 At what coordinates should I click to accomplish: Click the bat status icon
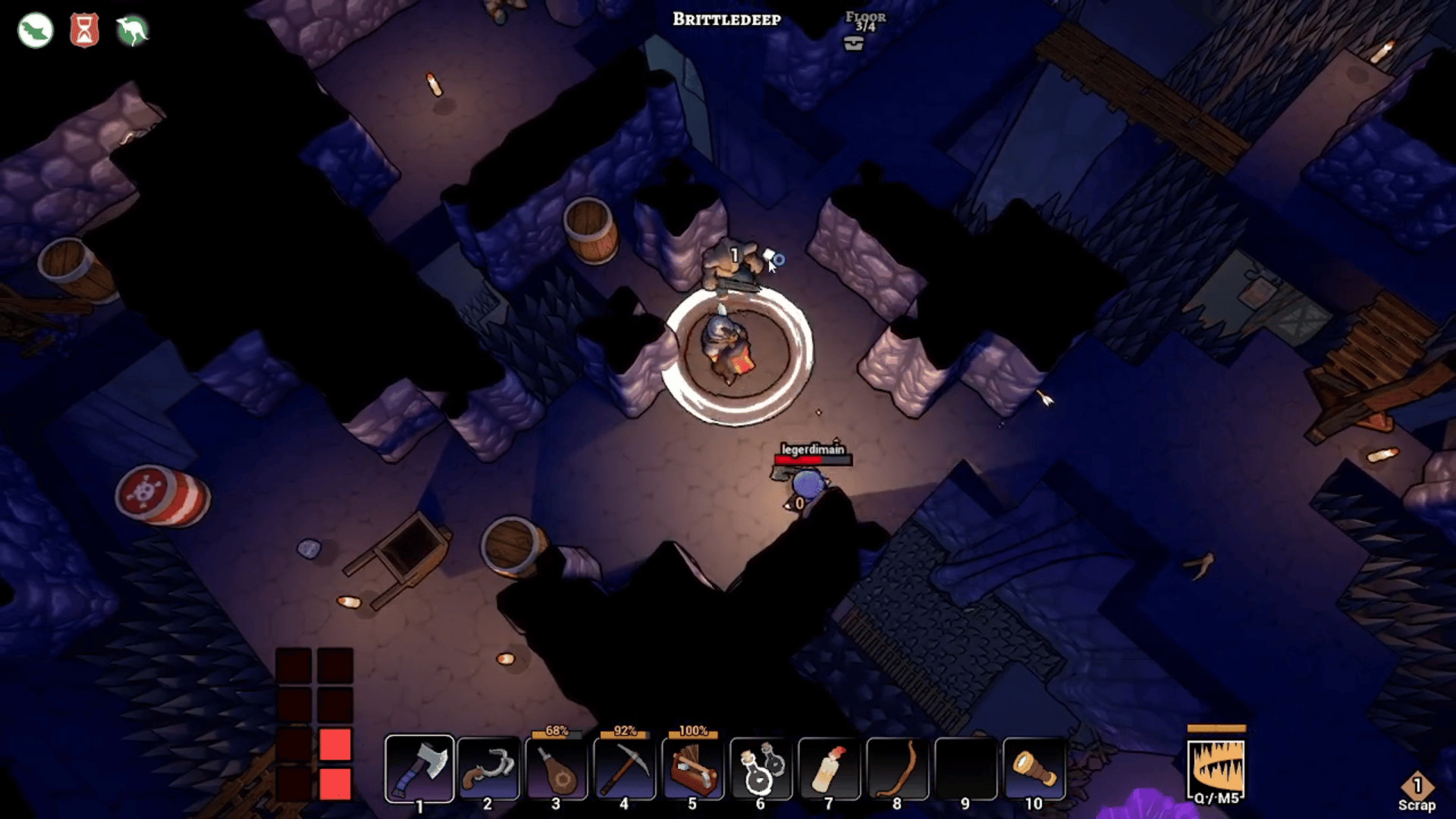36,31
